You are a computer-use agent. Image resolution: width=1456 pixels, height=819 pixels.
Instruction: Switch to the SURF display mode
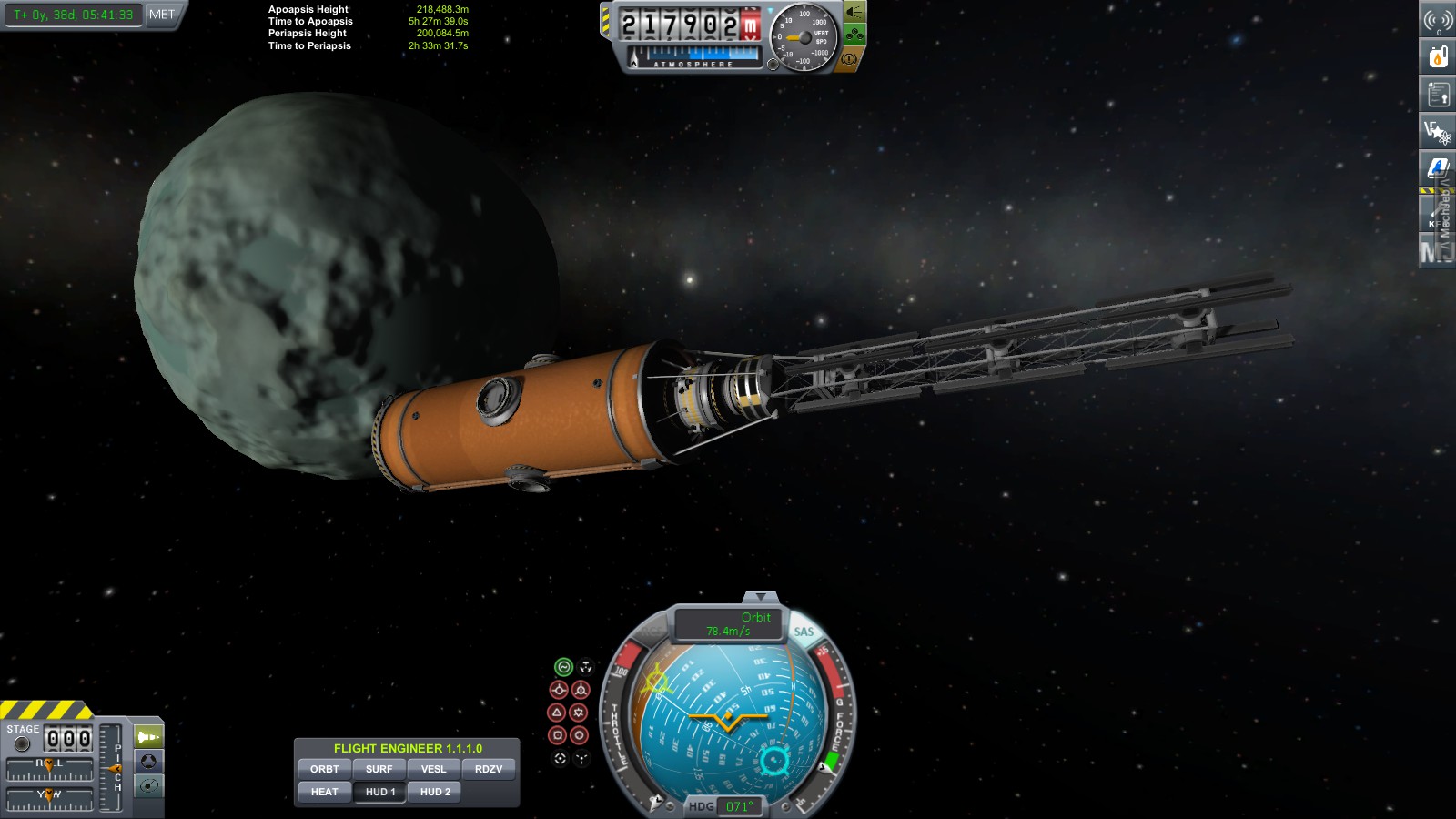(379, 769)
